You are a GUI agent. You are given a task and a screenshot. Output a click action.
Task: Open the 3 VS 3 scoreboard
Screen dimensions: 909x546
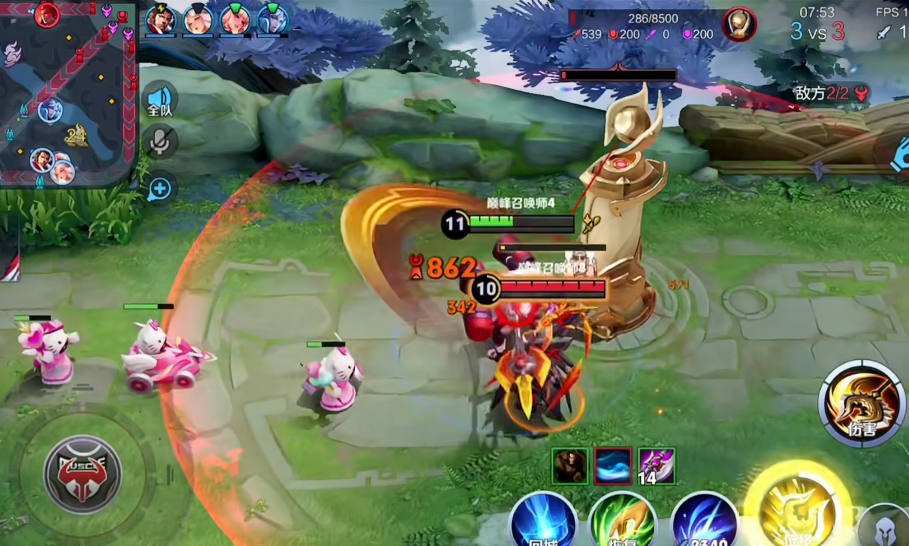(817, 31)
